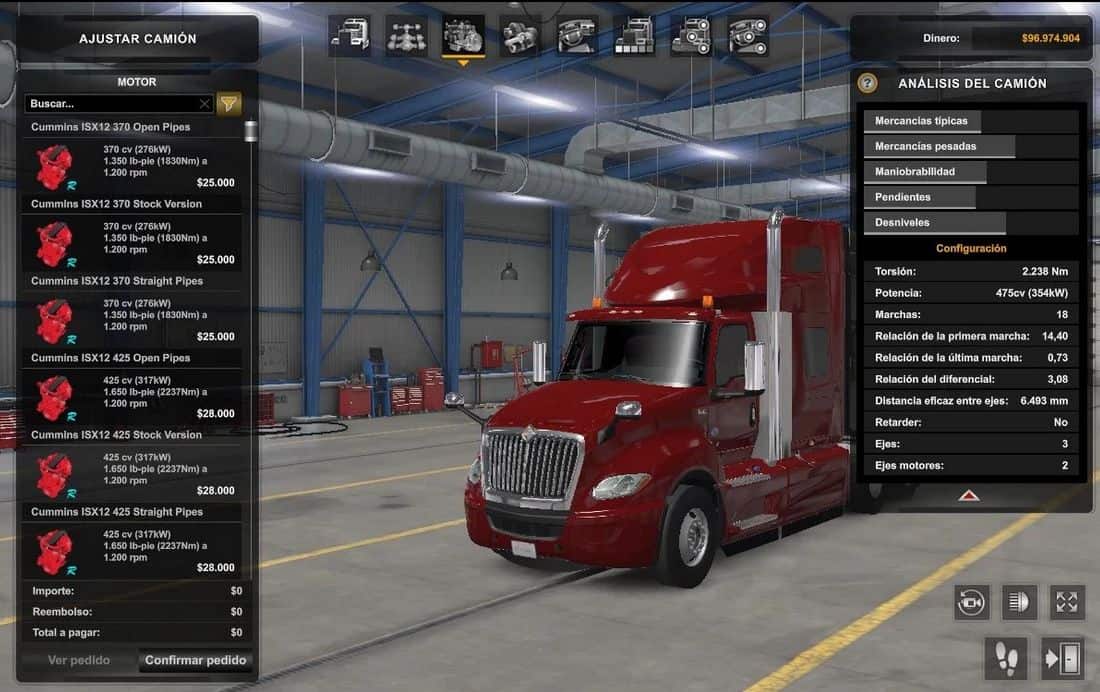
Task: Open the Ver pedido order view
Action: pos(79,660)
